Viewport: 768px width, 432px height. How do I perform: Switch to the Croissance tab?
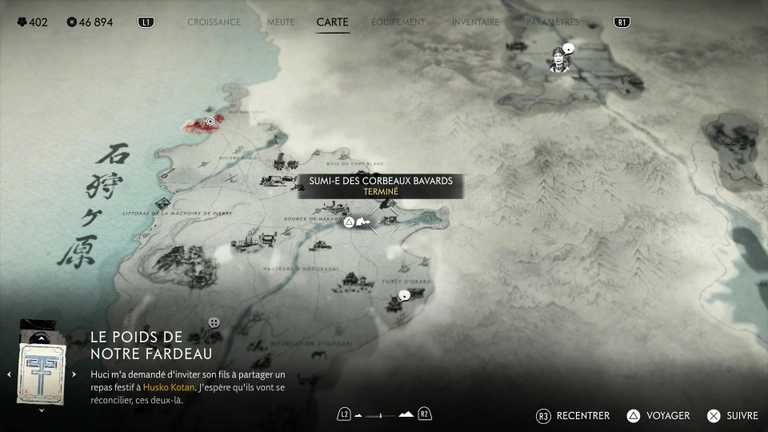214,21
